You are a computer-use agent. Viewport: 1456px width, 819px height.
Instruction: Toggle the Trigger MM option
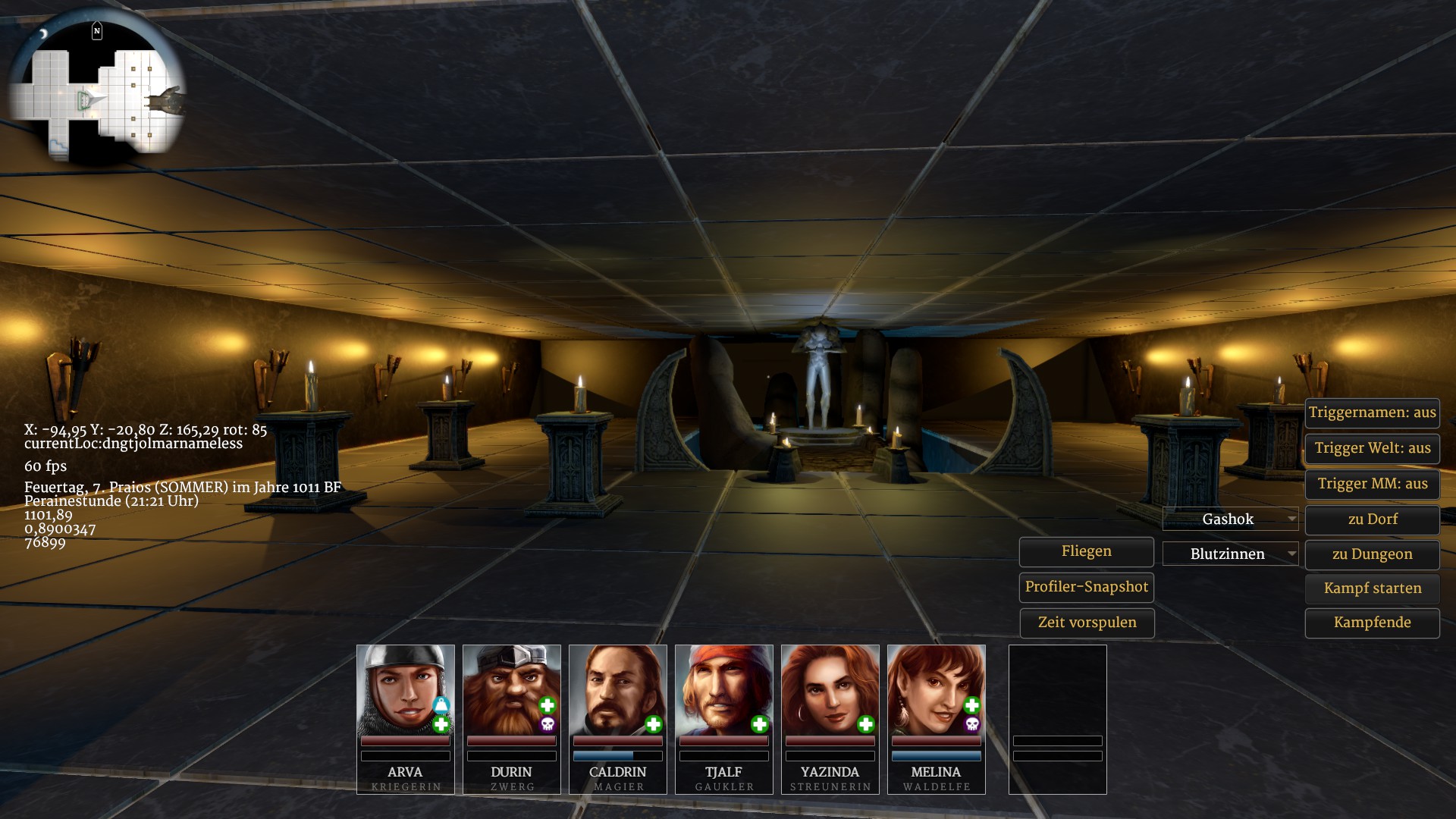[1372, 484]
